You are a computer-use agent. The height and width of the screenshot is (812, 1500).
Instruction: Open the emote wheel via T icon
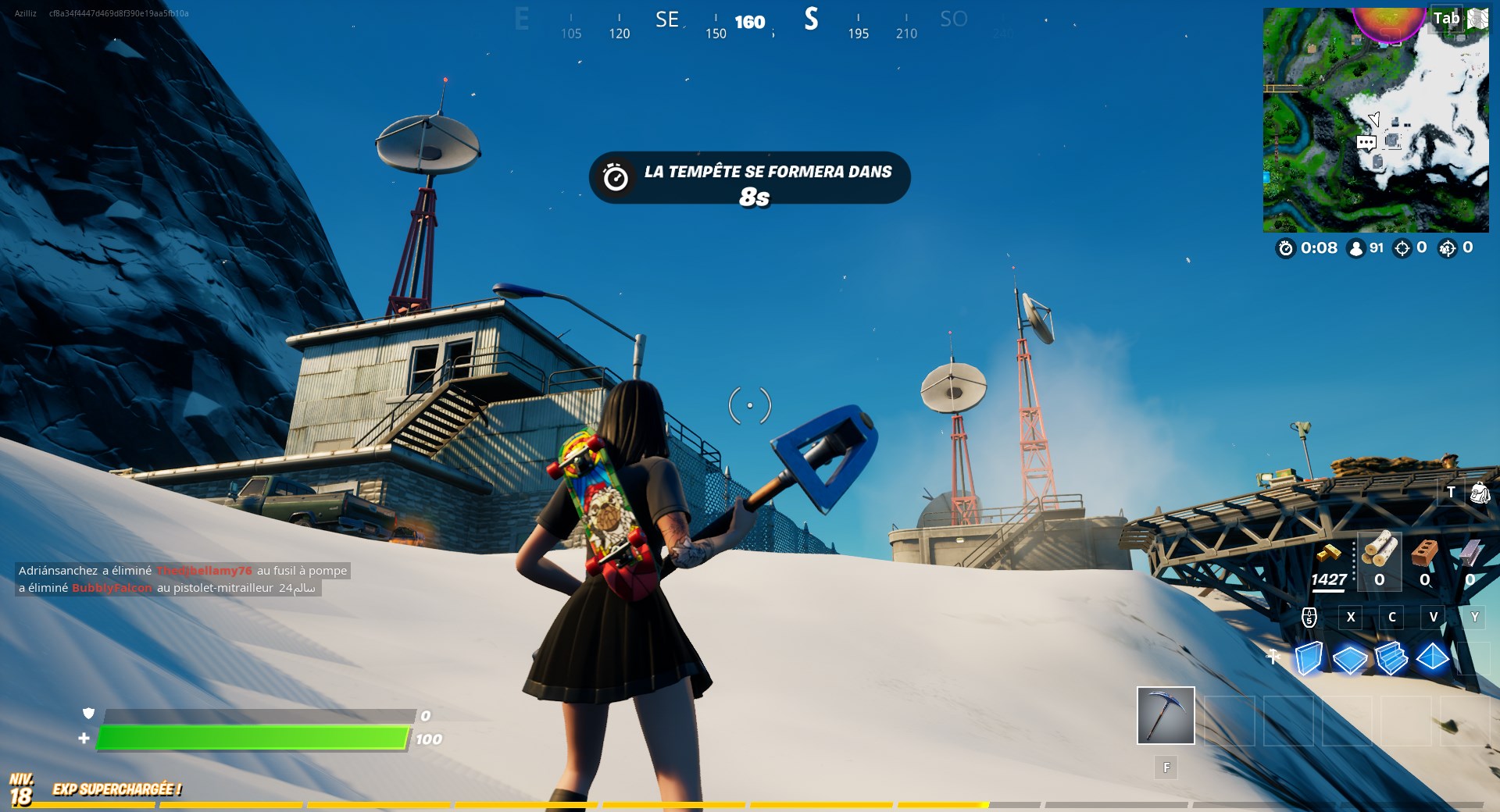click(1451, 493)
